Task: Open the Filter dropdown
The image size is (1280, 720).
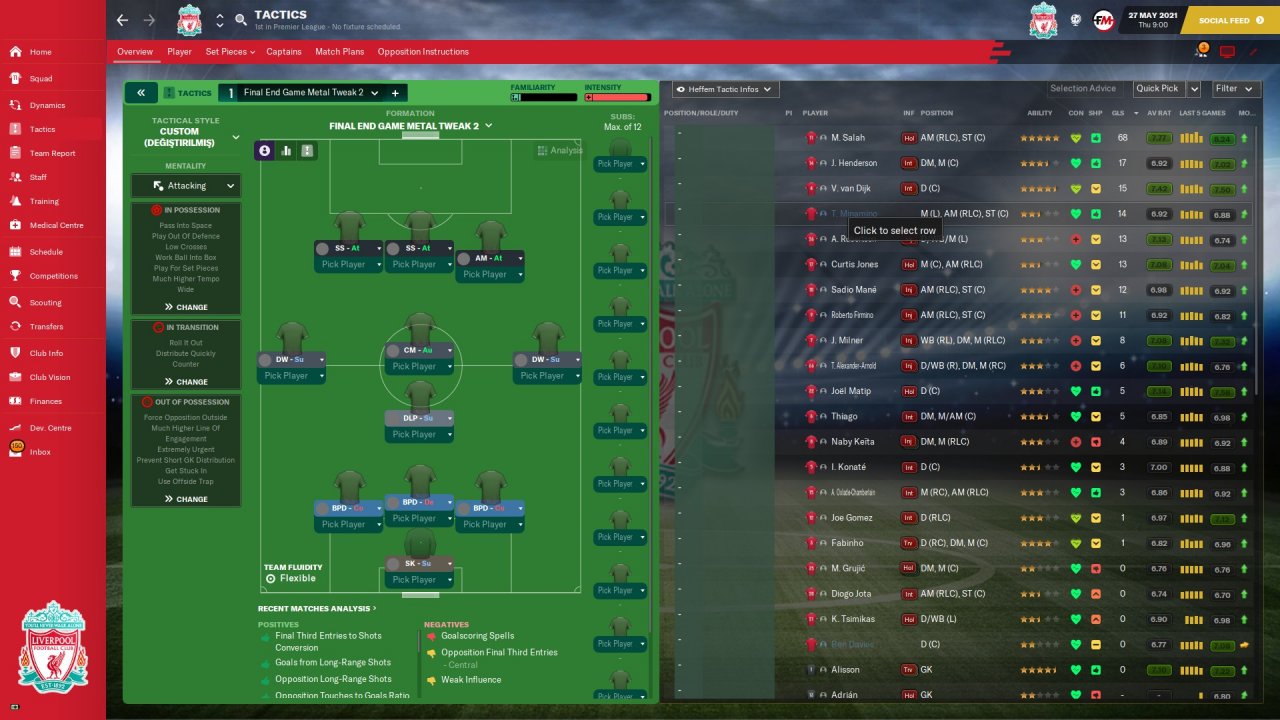Action: click(1232, 89)
